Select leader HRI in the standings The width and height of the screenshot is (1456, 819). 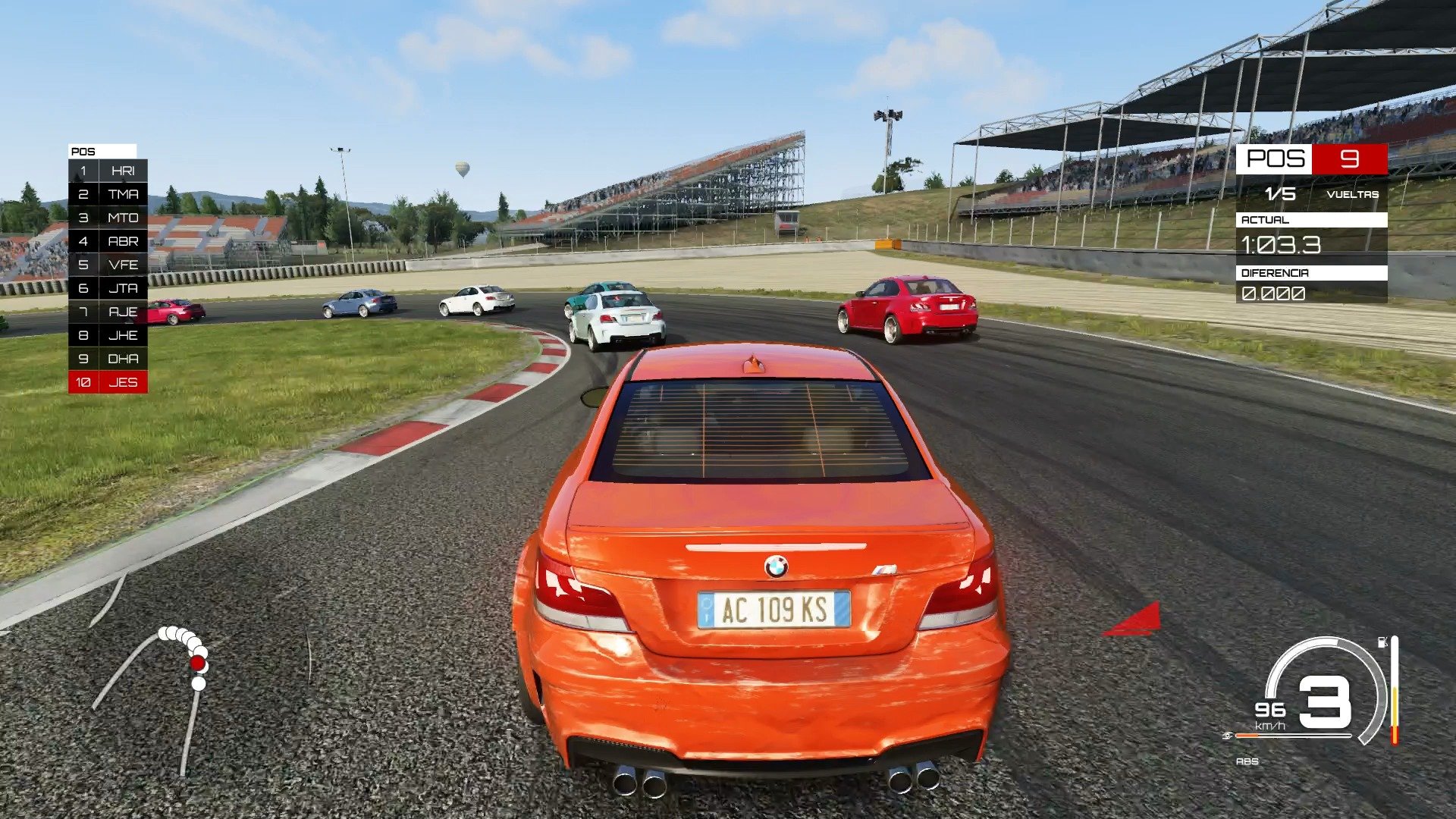click(x=108, y=171)
